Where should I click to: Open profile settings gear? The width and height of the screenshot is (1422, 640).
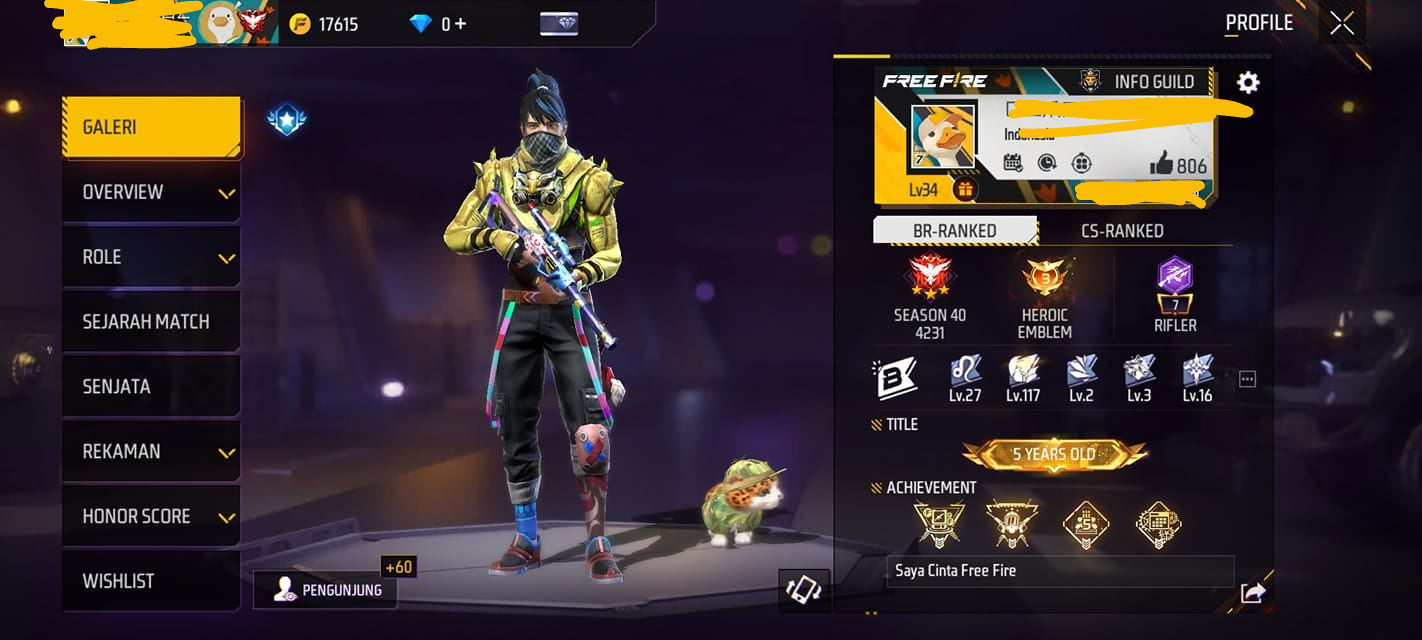(x=1248, y=82)
